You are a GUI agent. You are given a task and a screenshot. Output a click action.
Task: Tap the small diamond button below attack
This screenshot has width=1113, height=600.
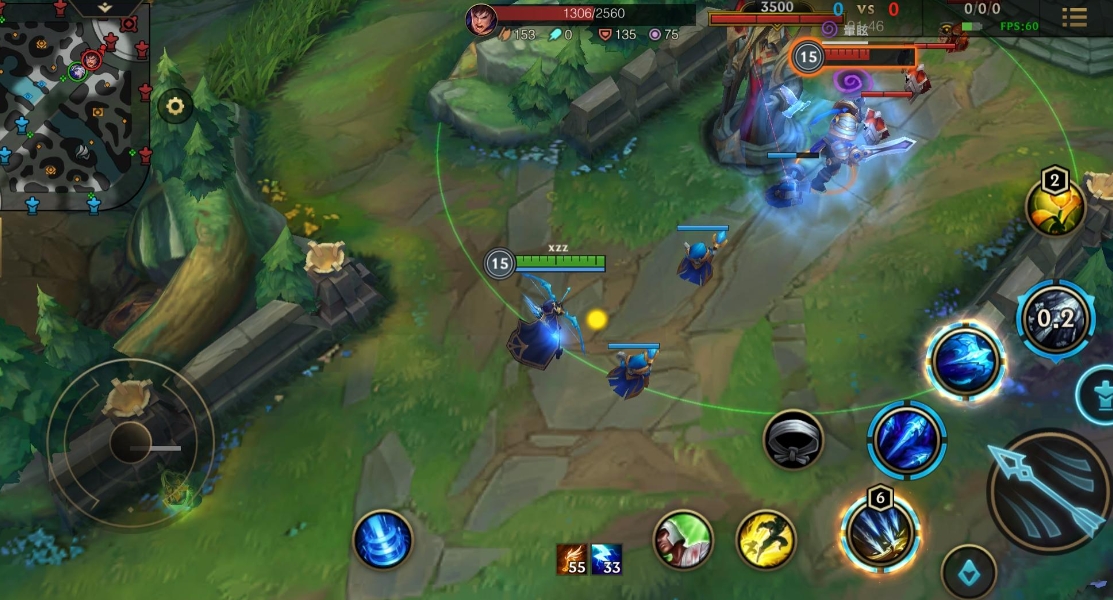[x=968, y=573]
